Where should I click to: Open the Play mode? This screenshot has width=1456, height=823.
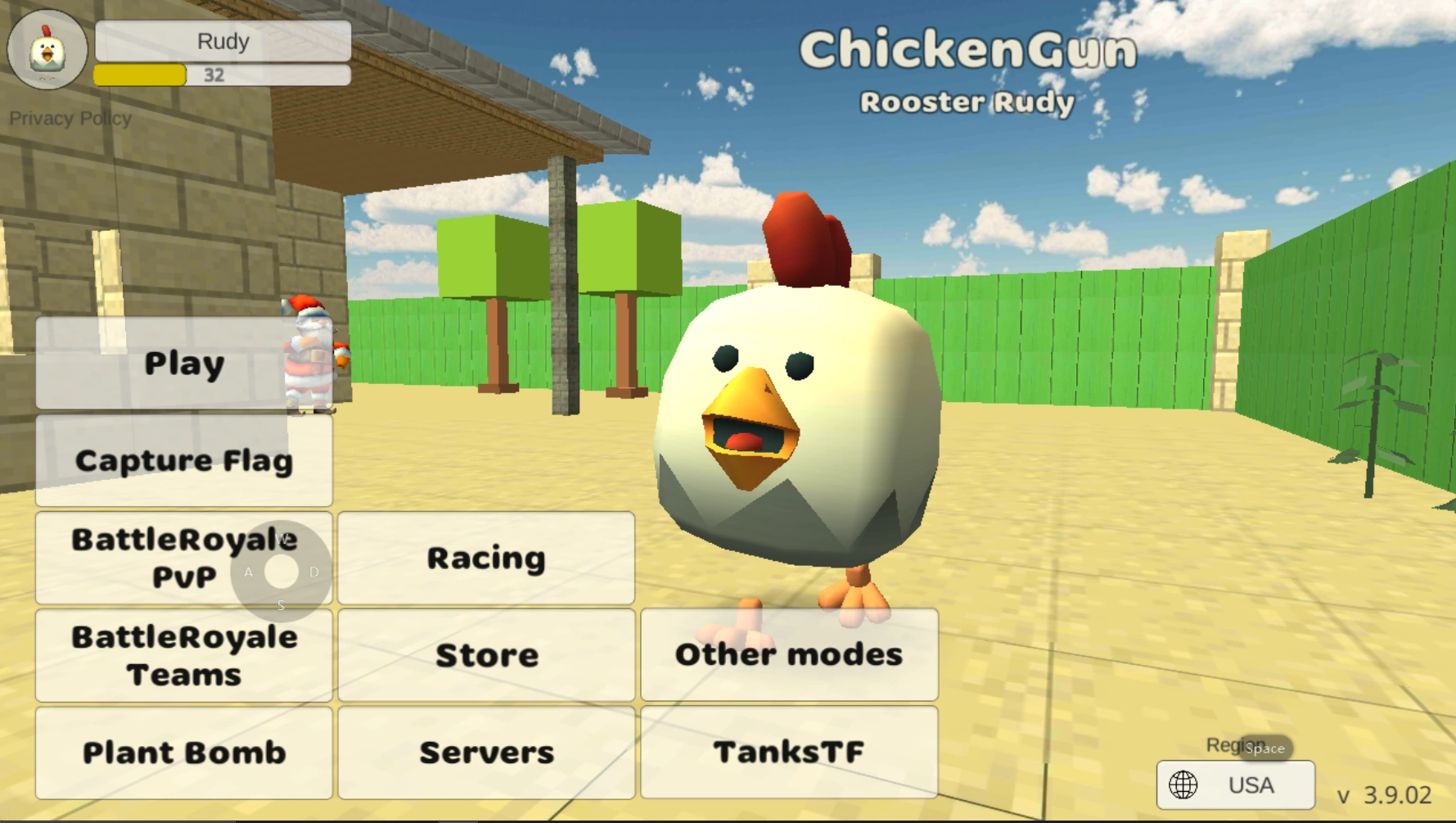tap(183, 363)
